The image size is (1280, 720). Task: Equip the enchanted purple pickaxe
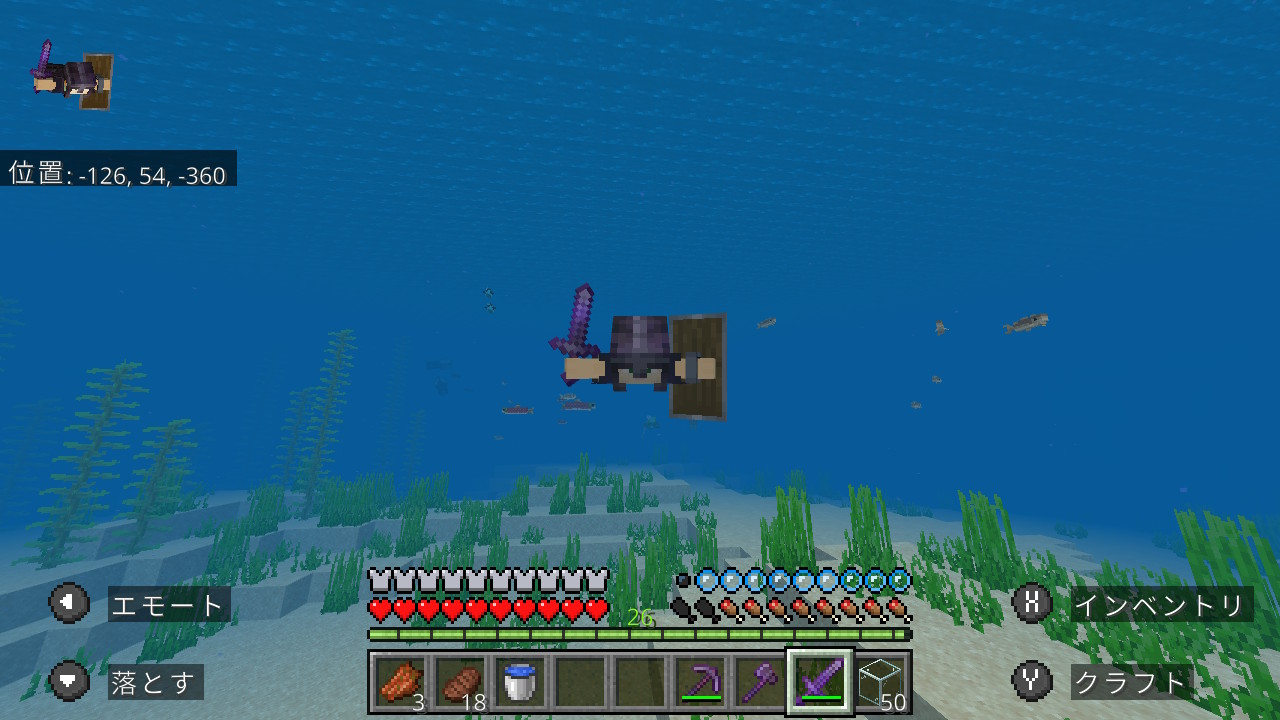pos(700,682)
